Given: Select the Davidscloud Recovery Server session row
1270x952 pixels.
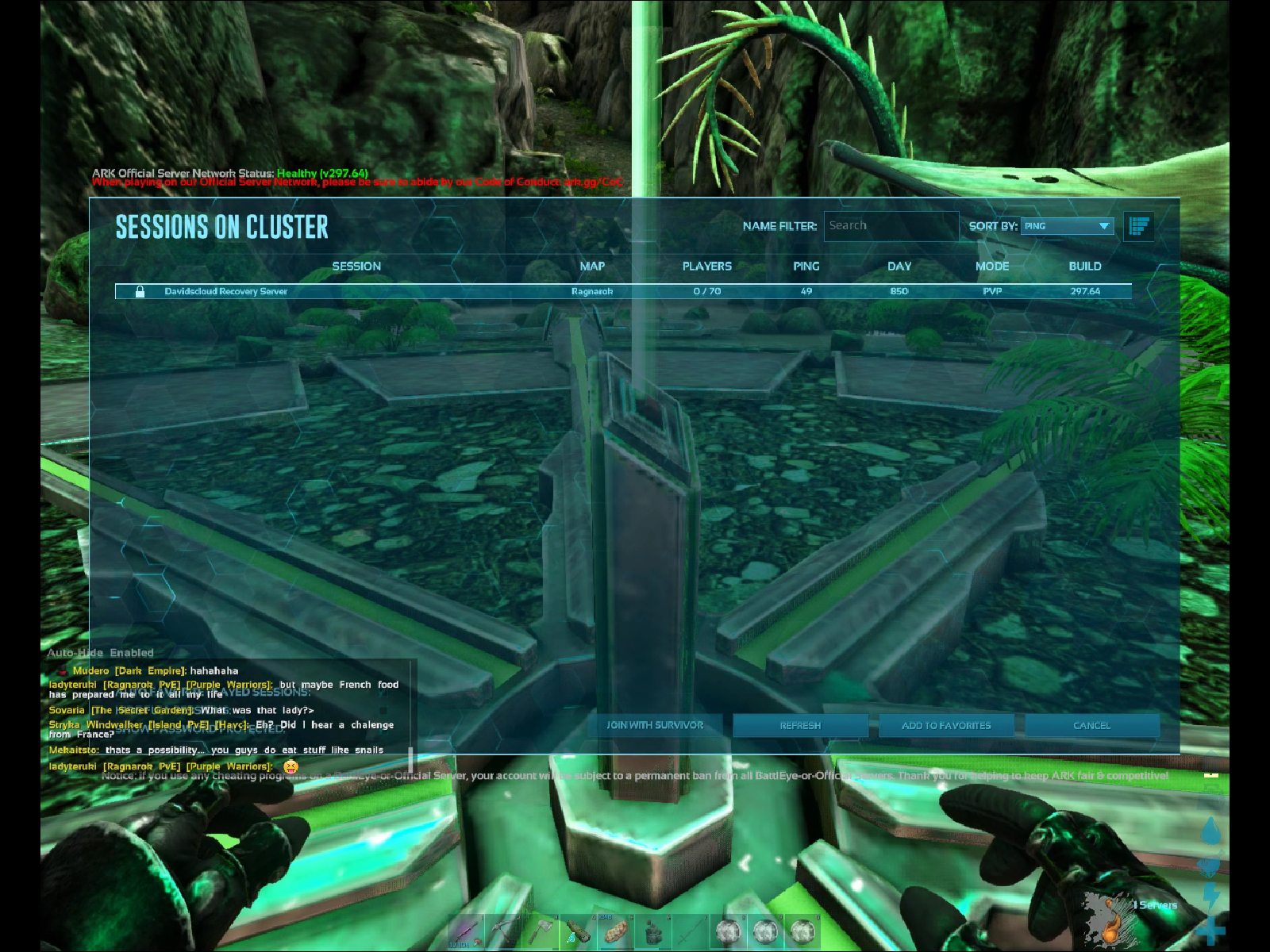Looking at the screenshot, I should pyautogui.click(x=623, y=291).
